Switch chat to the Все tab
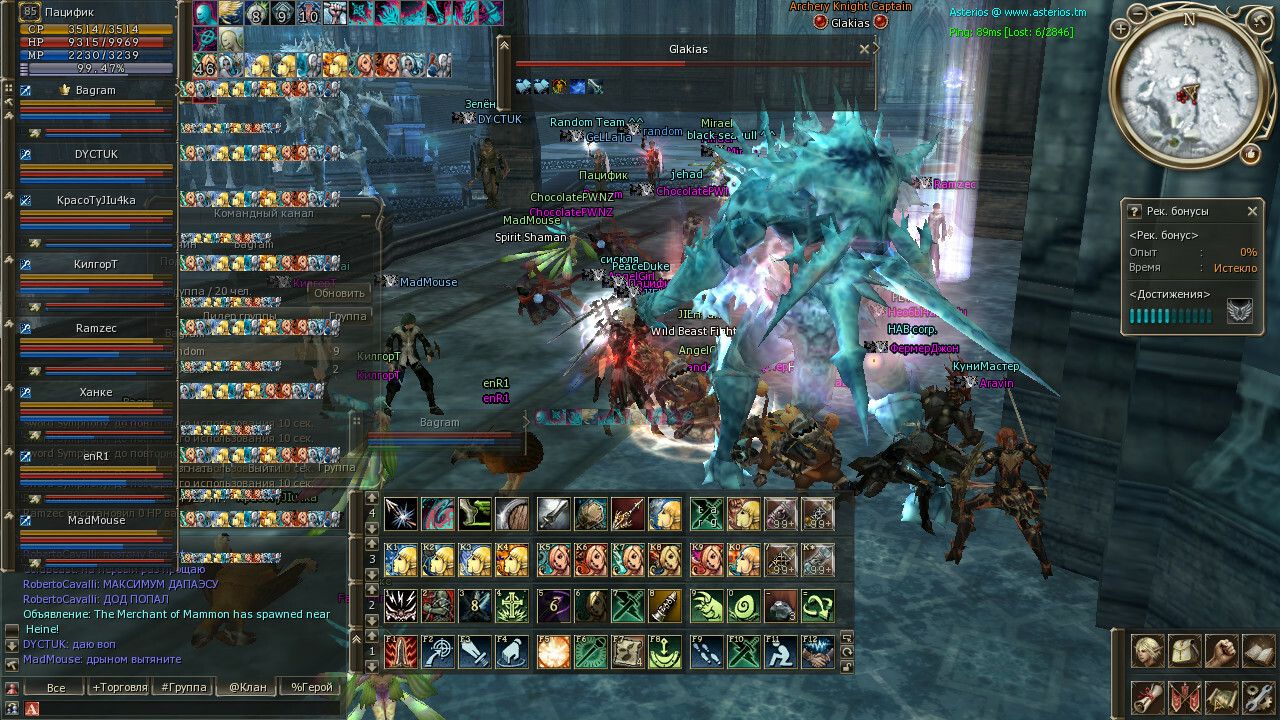Image resolution: width=1280 pixels, height=720 pixels. tap(56, 687)
